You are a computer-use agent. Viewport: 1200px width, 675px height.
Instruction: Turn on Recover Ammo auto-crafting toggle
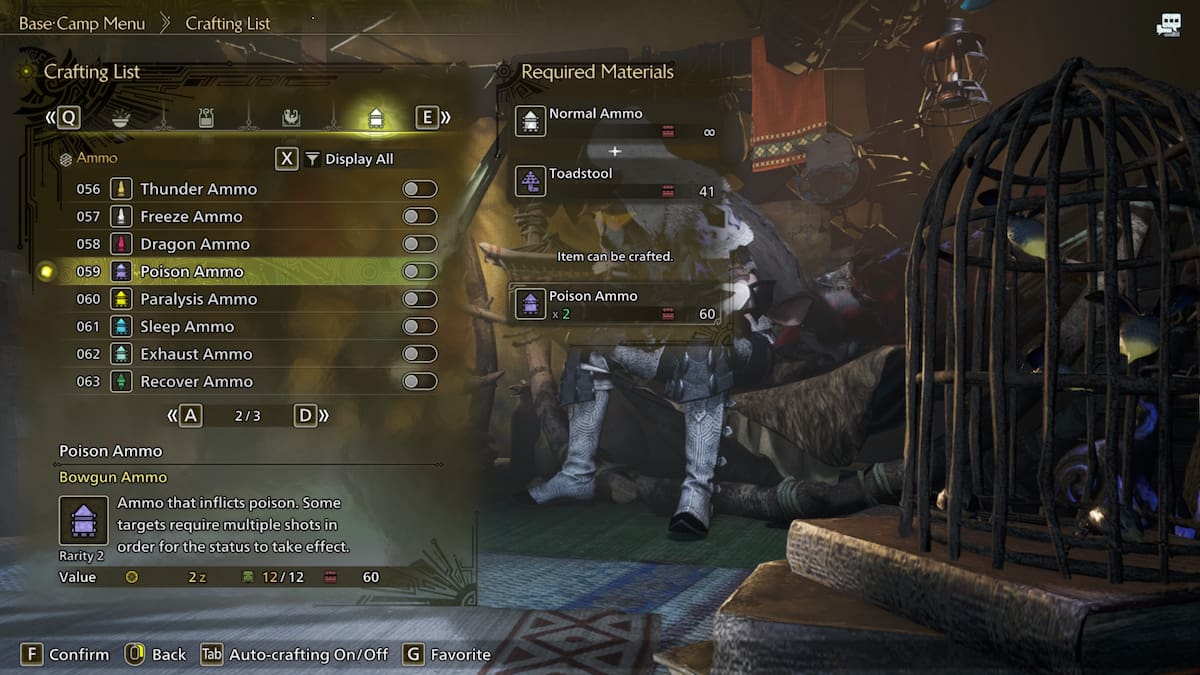(420, 381)
